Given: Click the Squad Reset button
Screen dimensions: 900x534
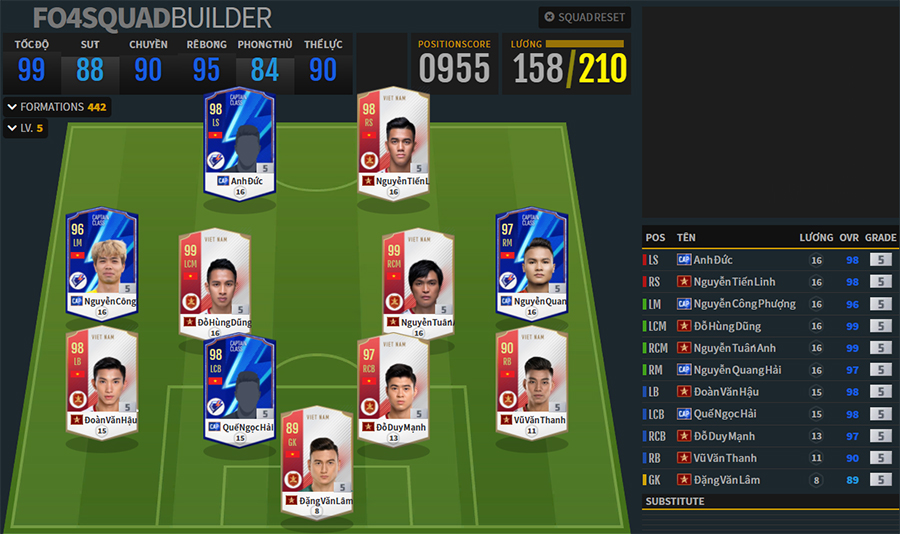Looking at the screenshot, I should [x=584, y=17].
